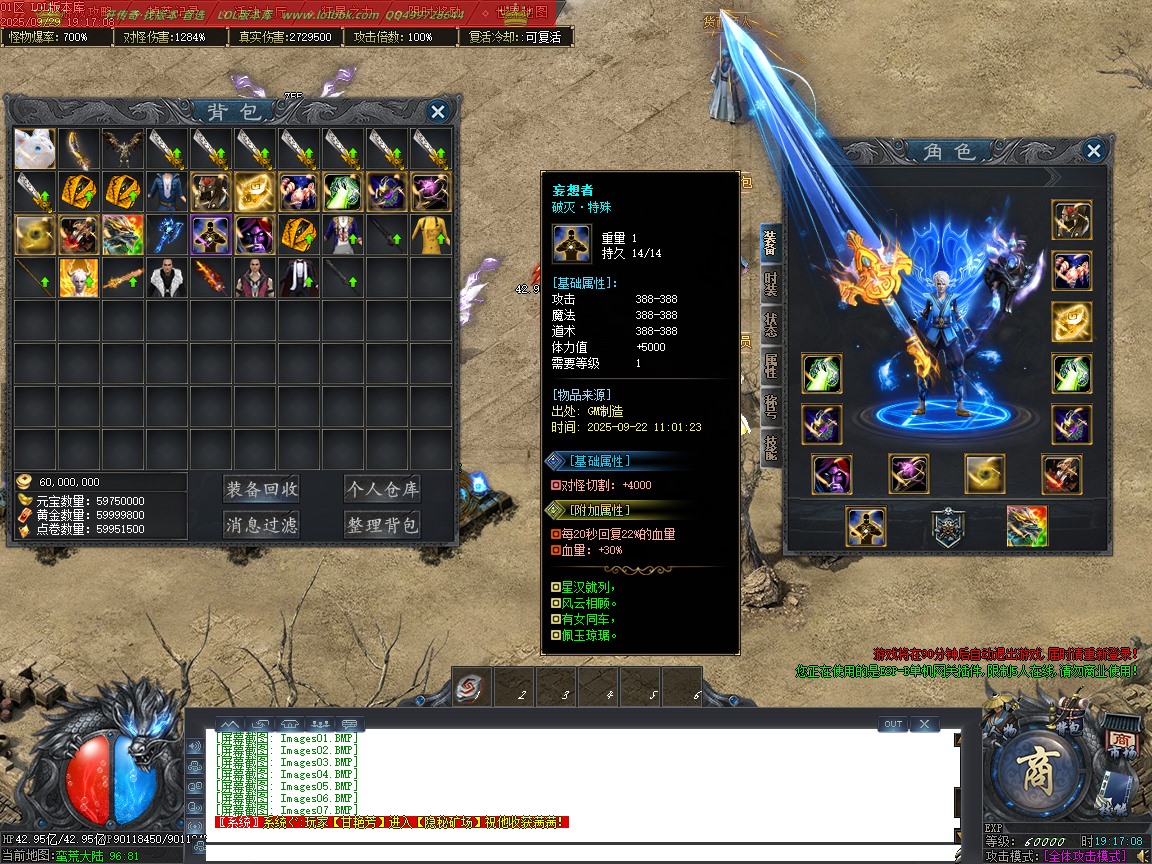1152x864 pixels.
Task: Click the chat panel OUT button
Action: click(893, 724)
